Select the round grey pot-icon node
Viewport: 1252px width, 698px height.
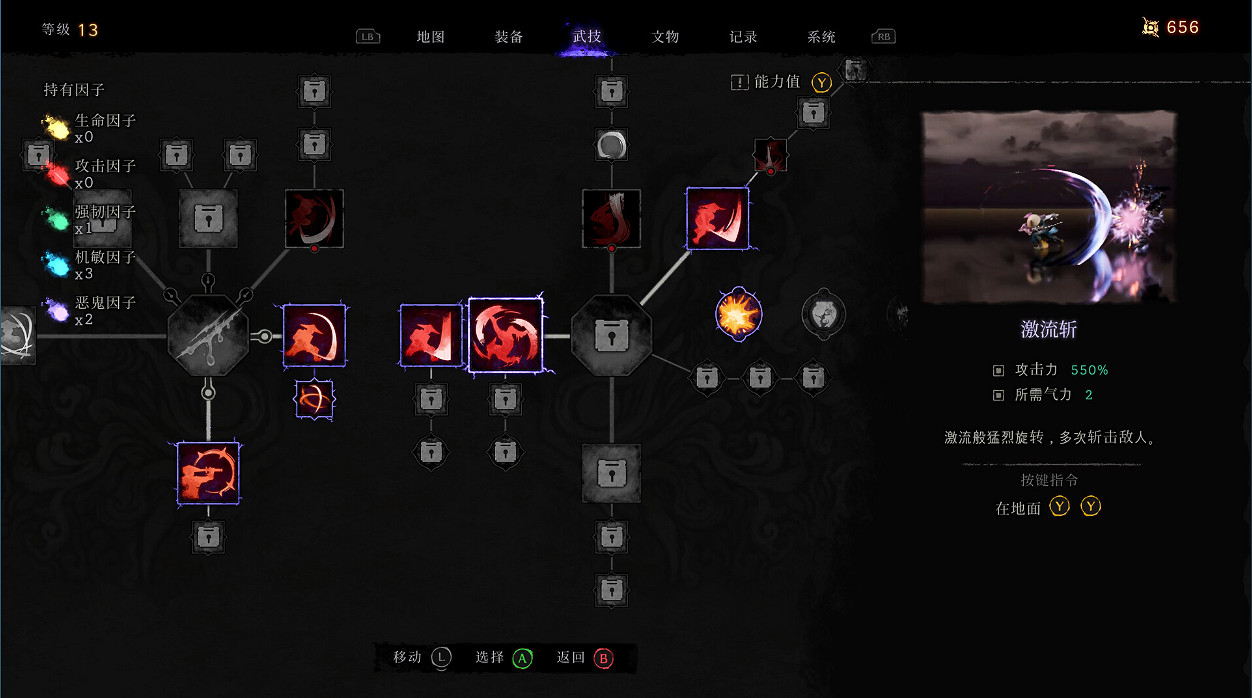[x=823, y=315]
